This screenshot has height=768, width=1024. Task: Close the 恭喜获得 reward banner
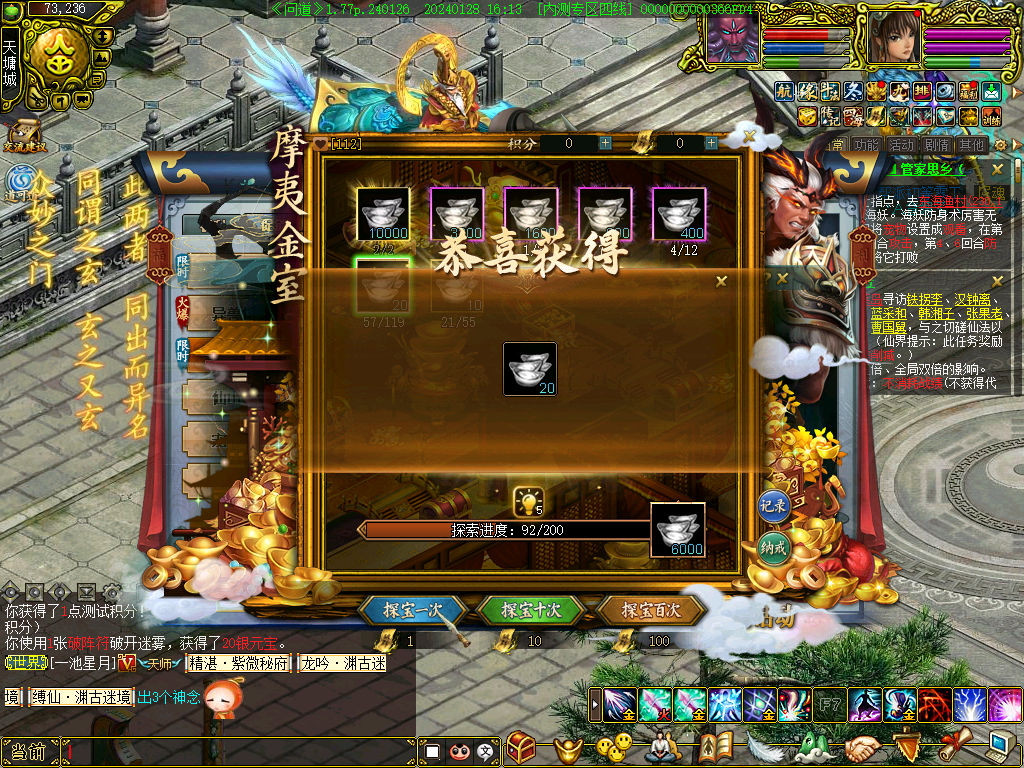point(721,282)
